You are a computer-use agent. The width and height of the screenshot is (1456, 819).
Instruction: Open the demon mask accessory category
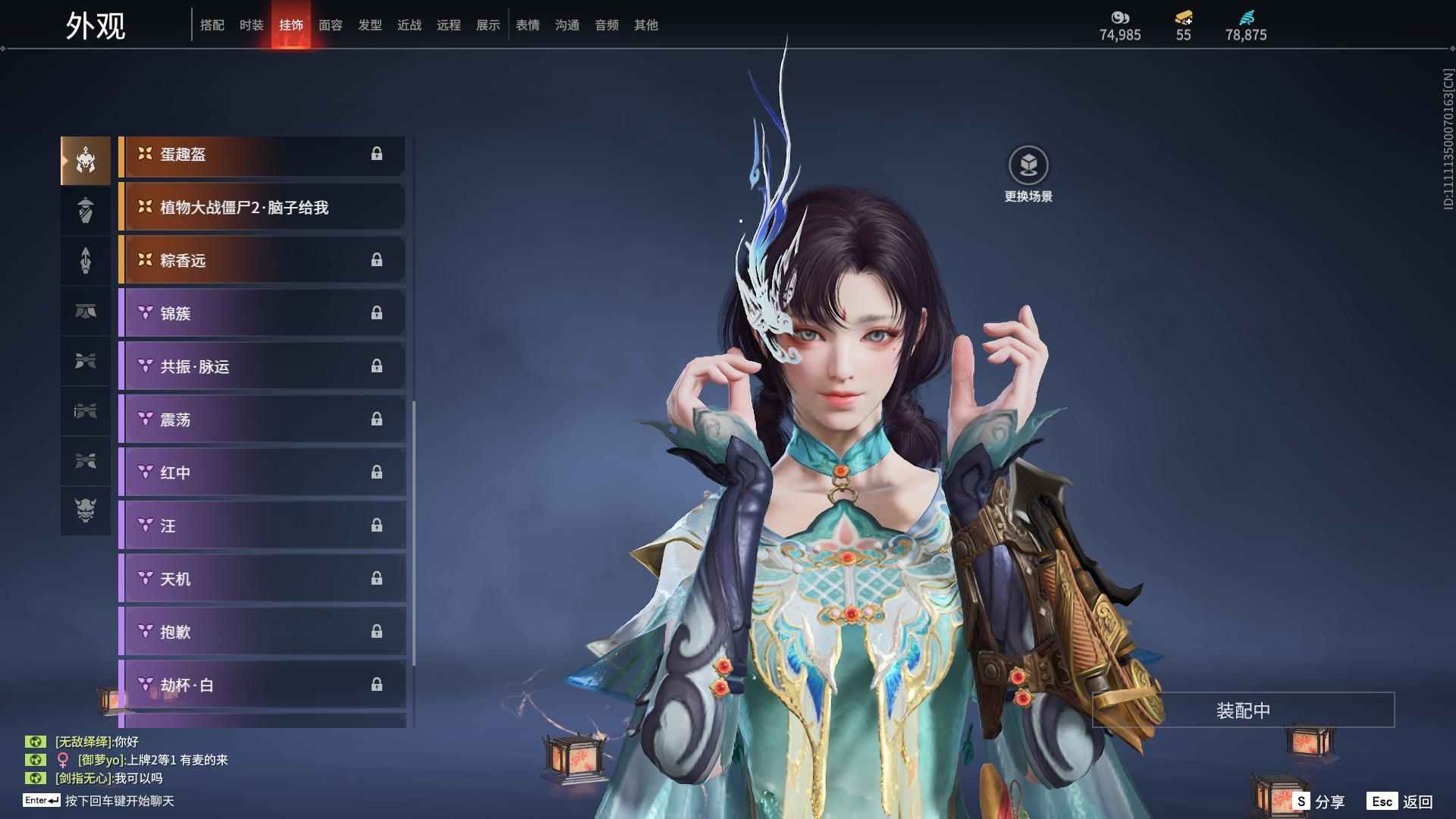pyautogui.click(x=86, y=510)
